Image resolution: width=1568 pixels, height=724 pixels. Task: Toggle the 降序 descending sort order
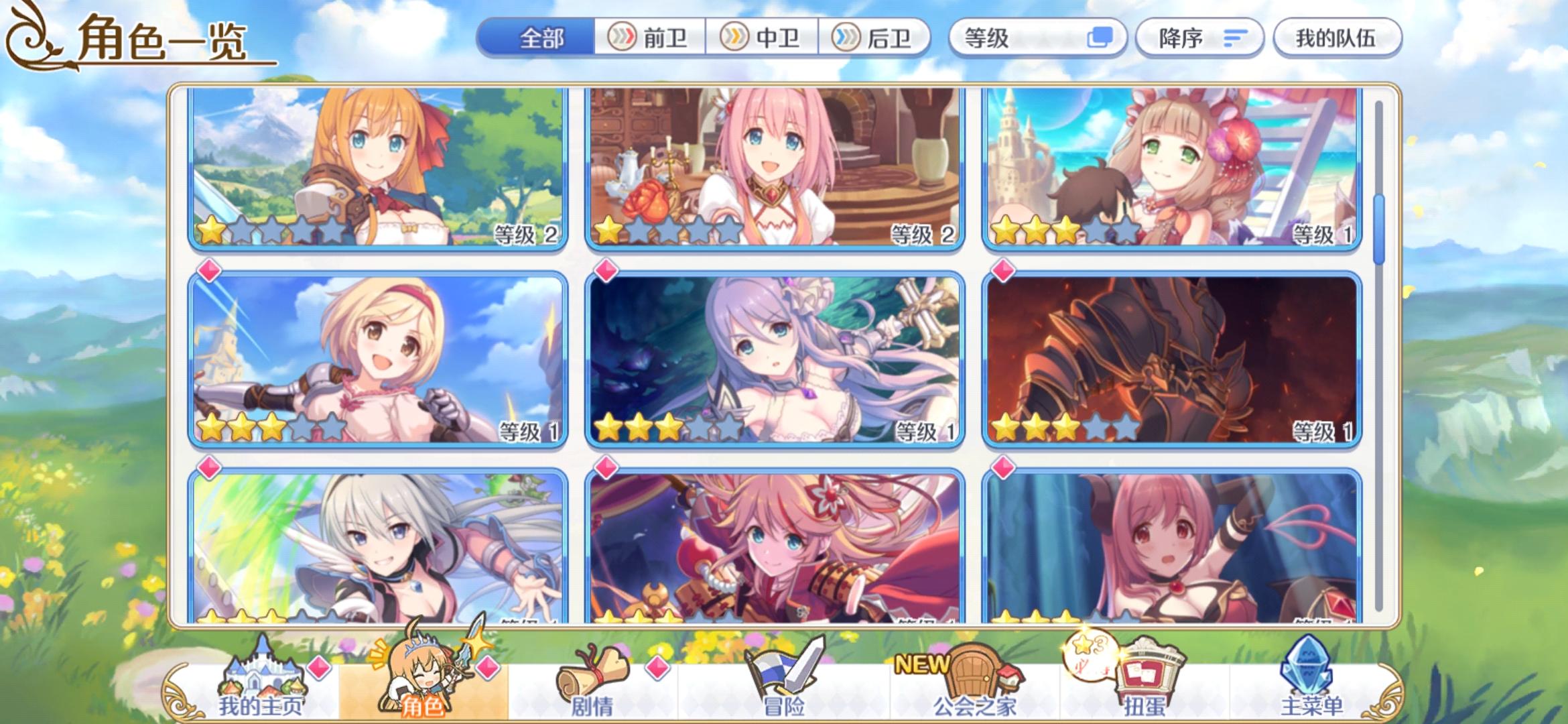point(1201,38)
